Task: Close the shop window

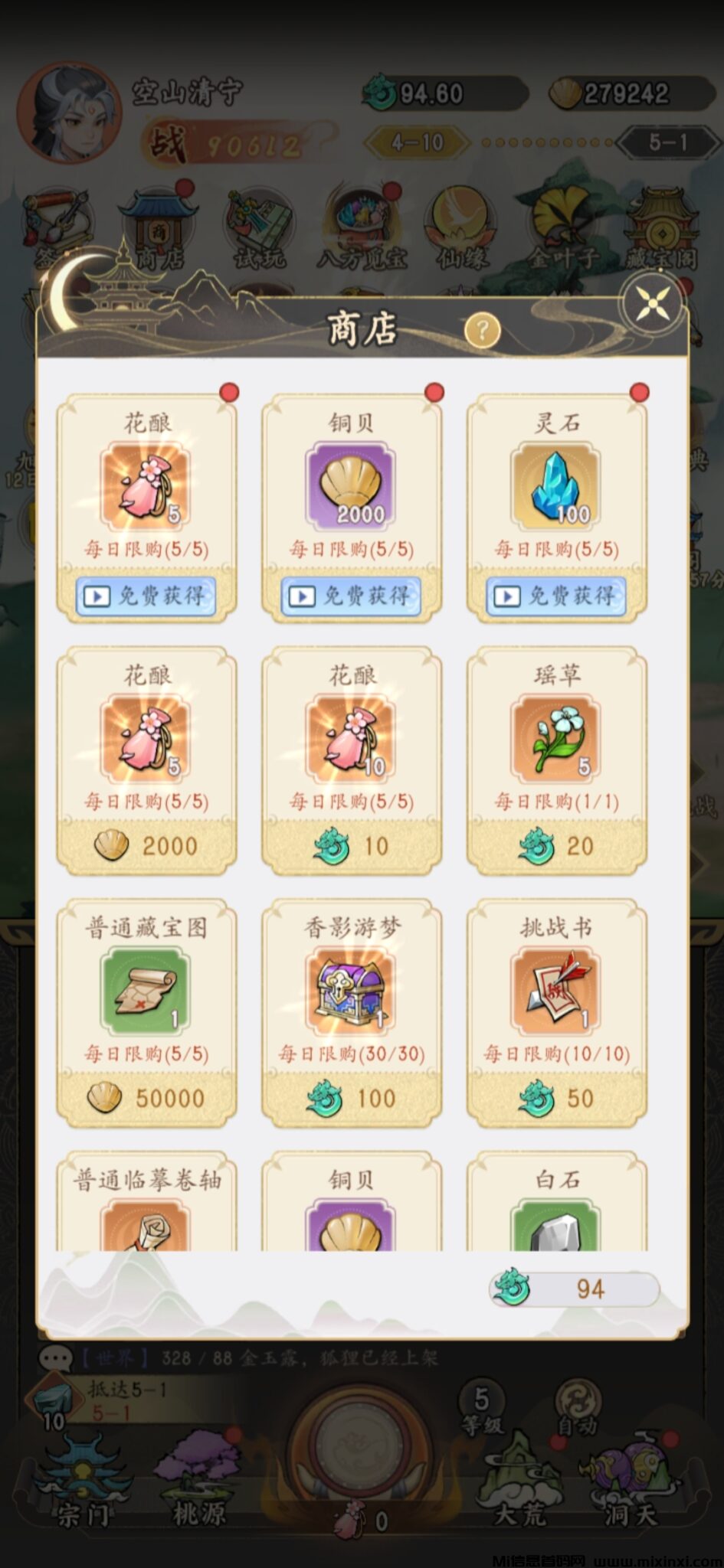Action: tap(653, 304)
